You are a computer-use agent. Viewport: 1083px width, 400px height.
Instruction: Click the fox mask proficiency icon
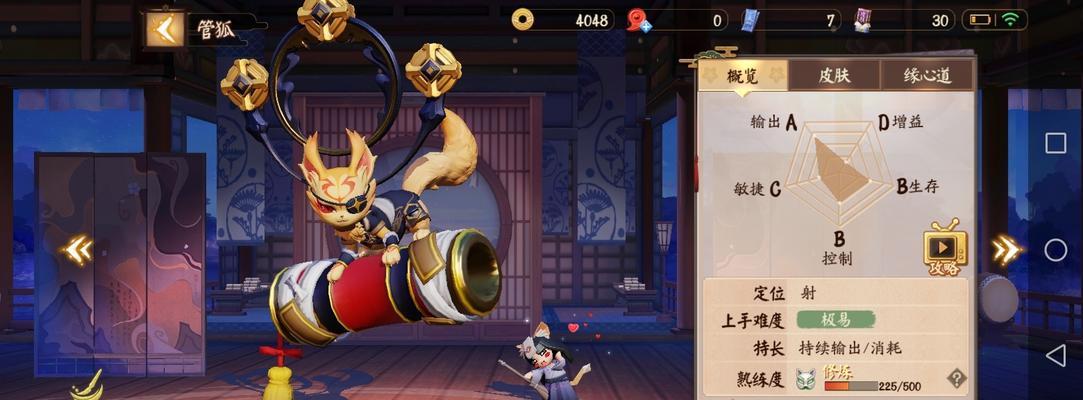pyautogui.click(x=806, y=379)
